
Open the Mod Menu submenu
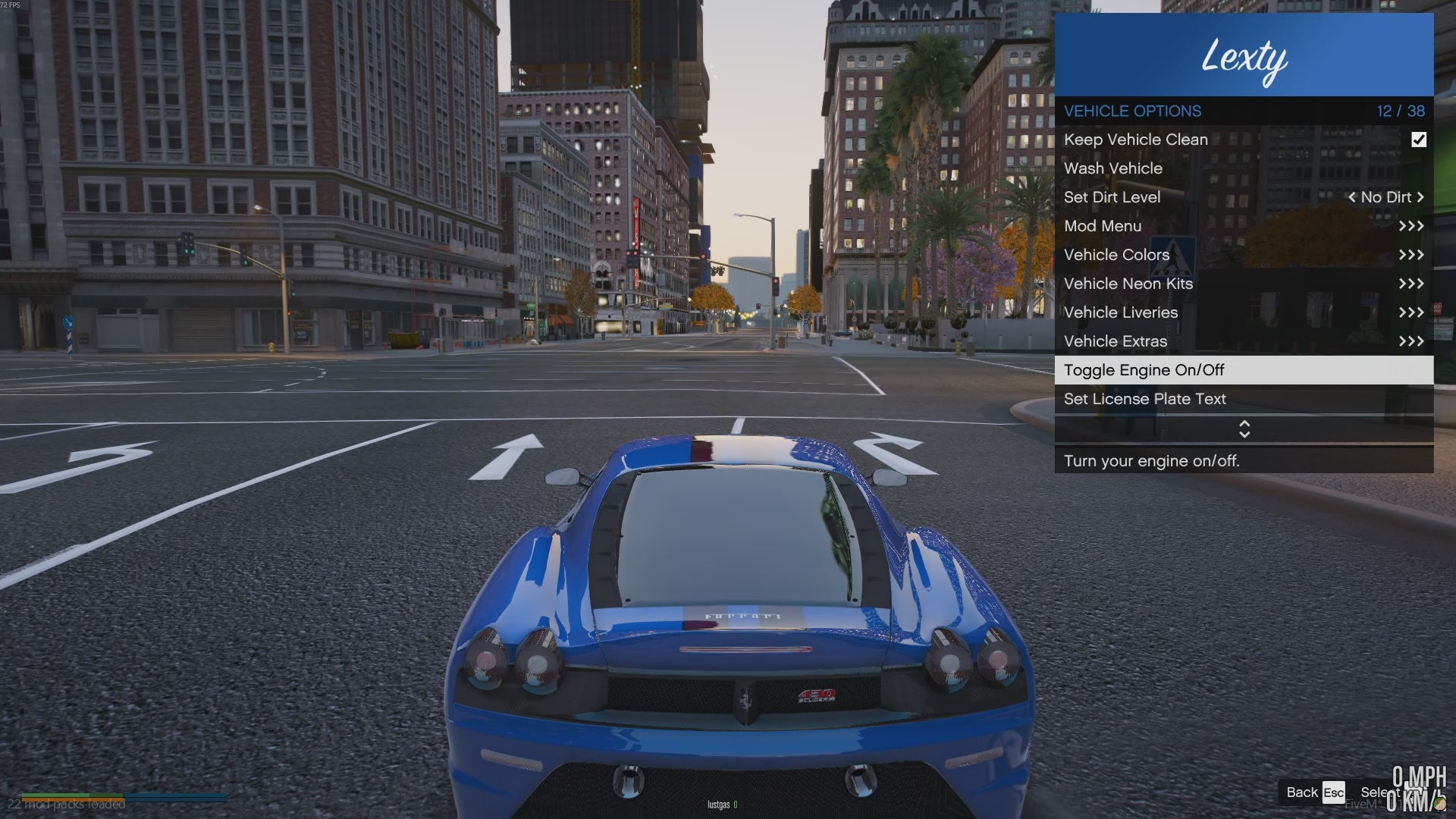point(1244,226)
